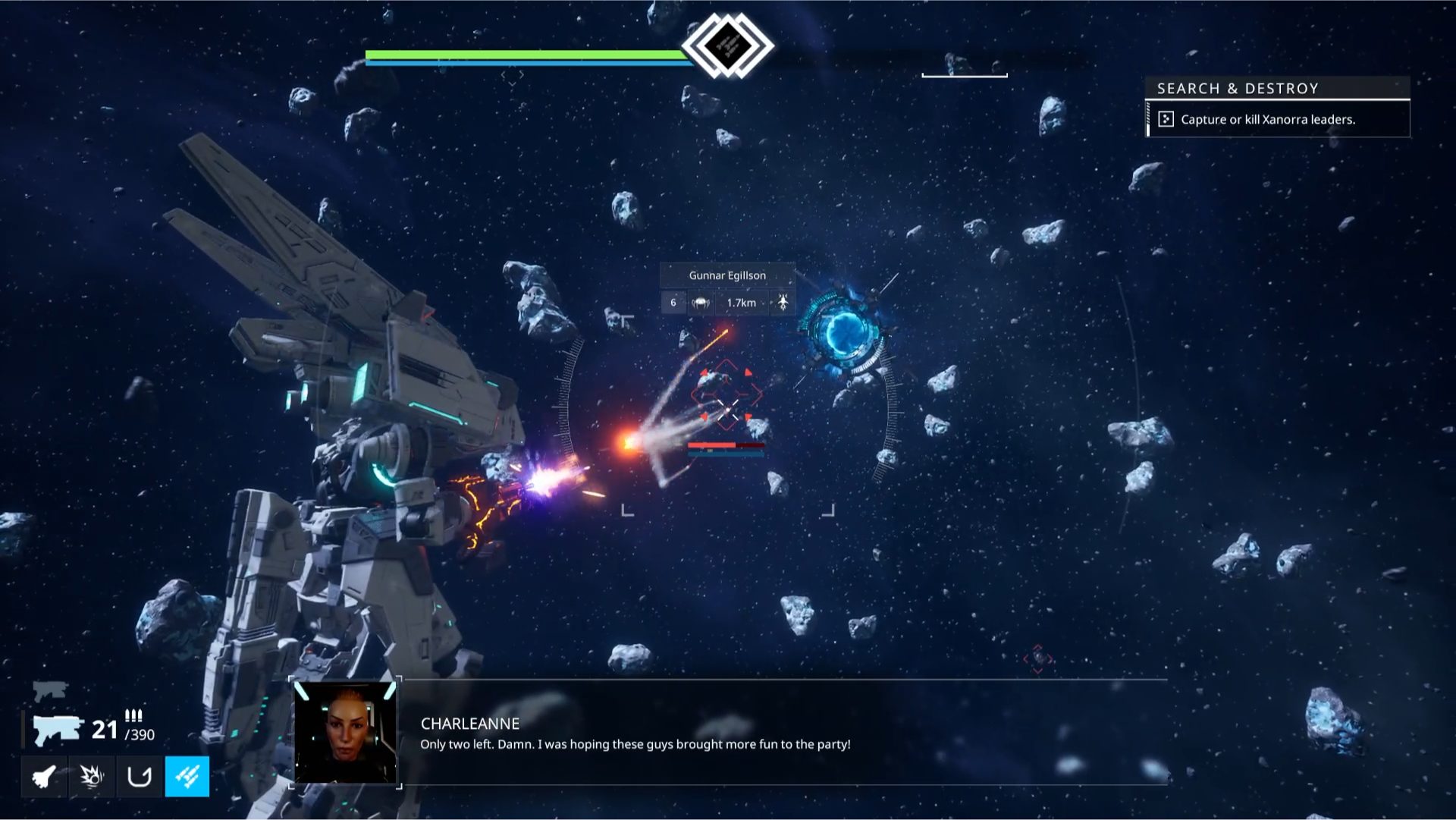
Task: Use the U-turn maneuver ability
Action: click(x=140, y=776)
